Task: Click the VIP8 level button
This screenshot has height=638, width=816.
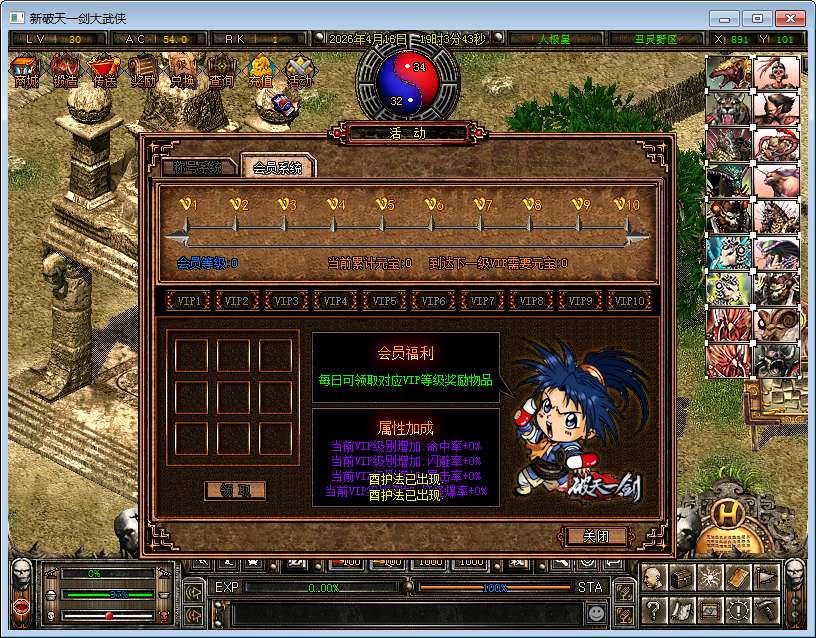Action: pos(532,300)
